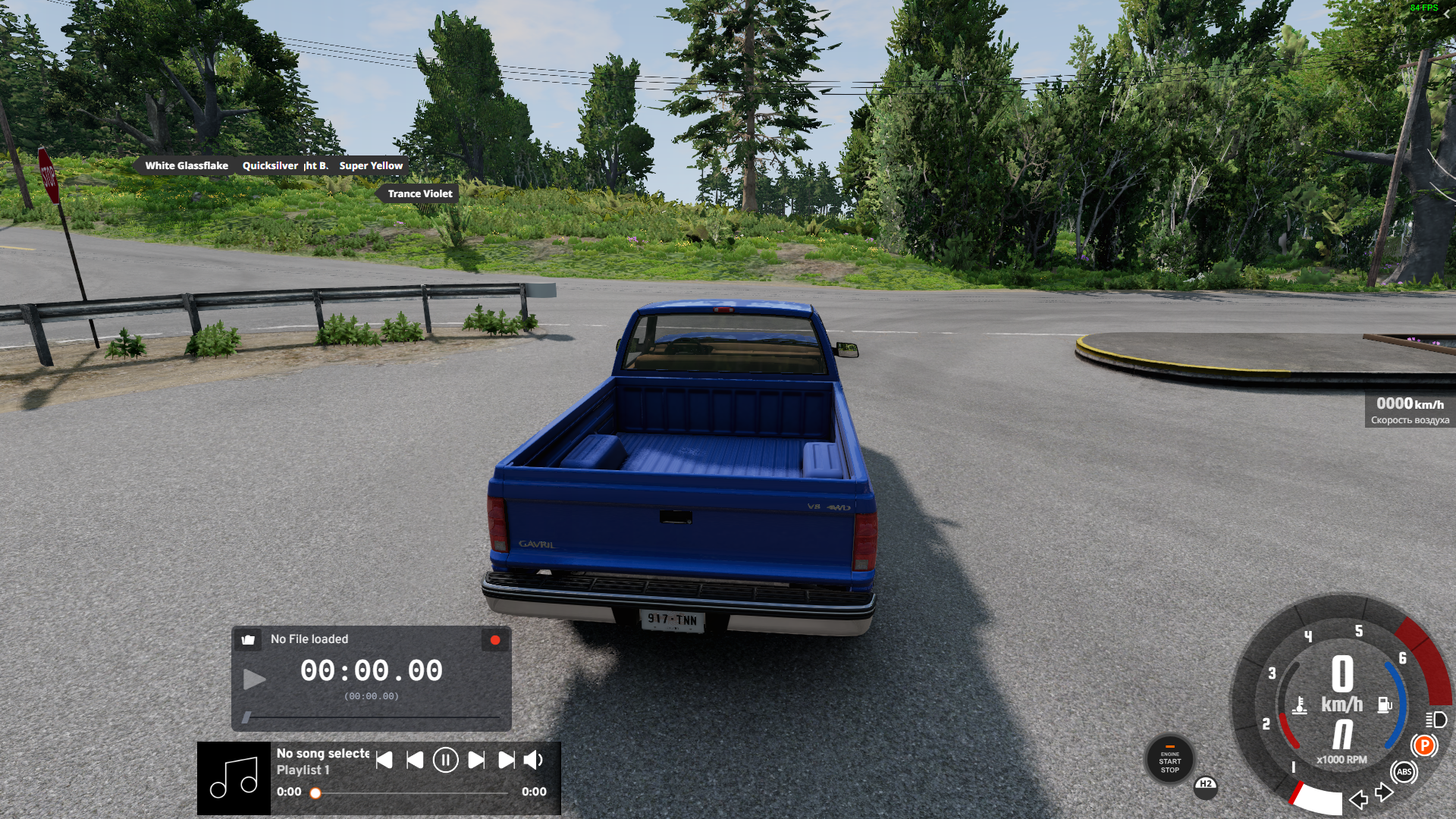Pause the music player
The width and height of the screenshot is (1456, 819).
point(445,760)
